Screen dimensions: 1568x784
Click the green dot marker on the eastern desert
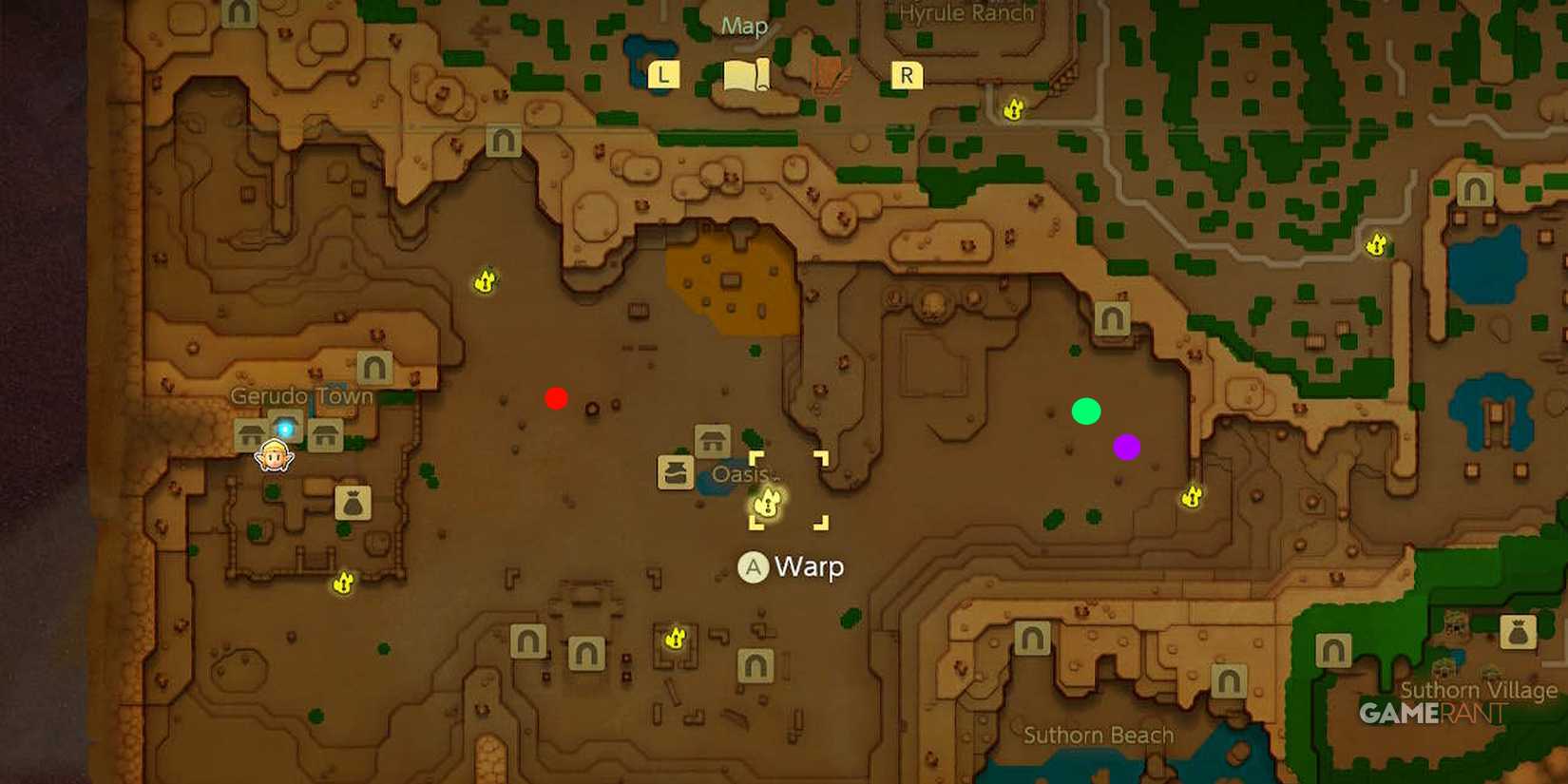click(1088, 412)
